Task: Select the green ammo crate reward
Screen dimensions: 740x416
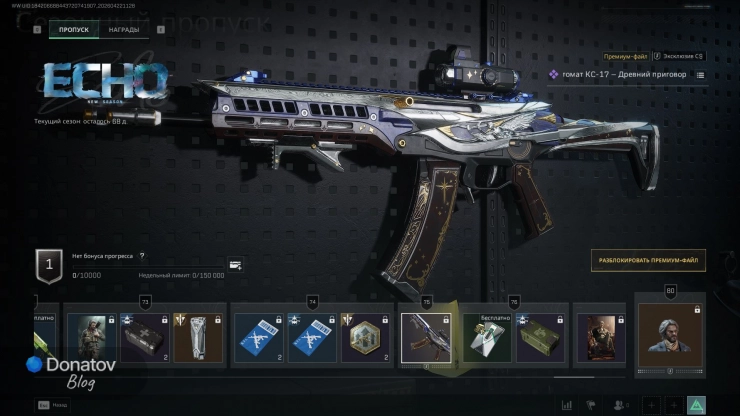Action: pyautogui.click(x=543, y=338)
